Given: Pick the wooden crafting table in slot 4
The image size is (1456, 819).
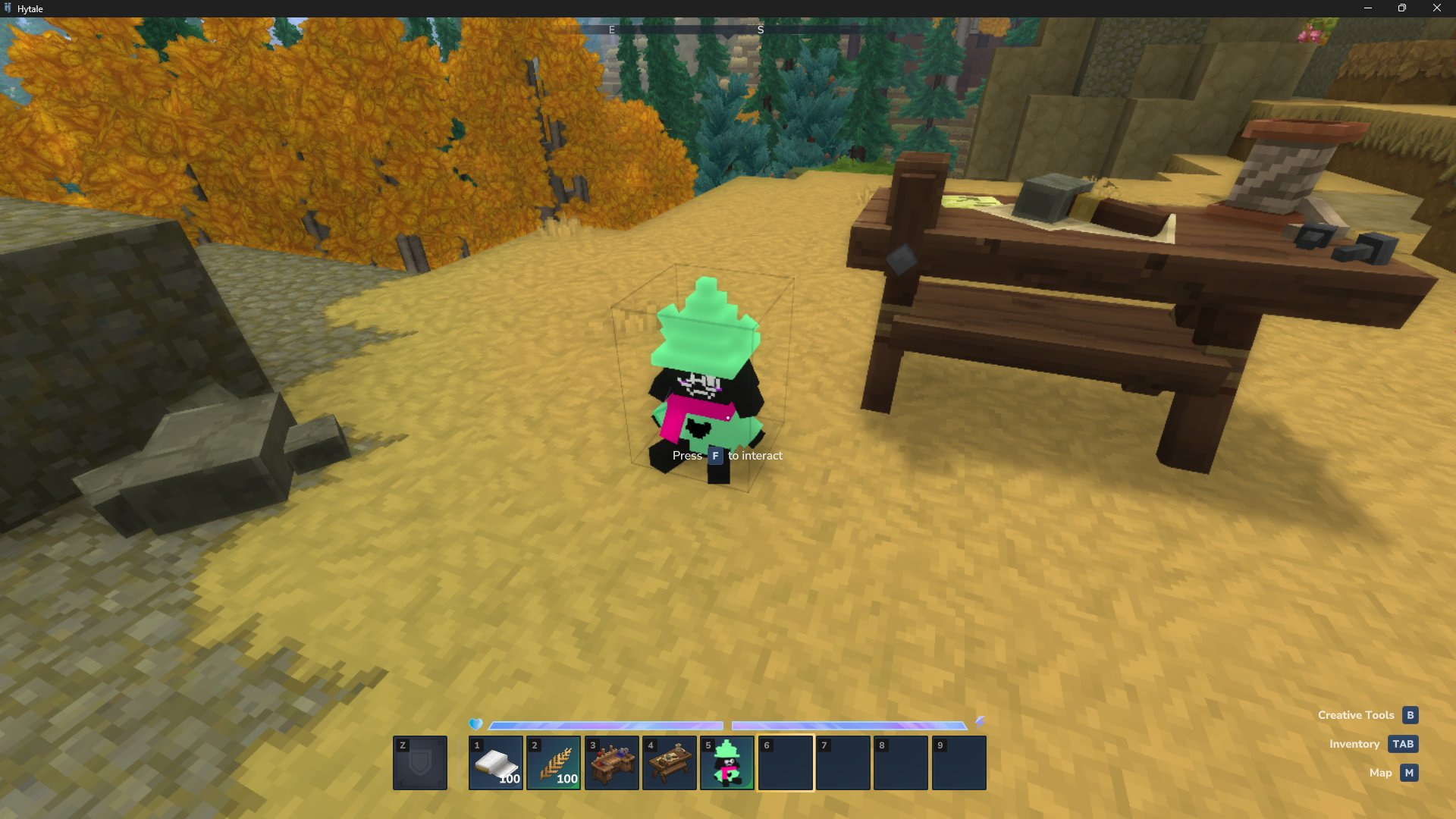Looking at the screenshot, I should coord(670,763).
